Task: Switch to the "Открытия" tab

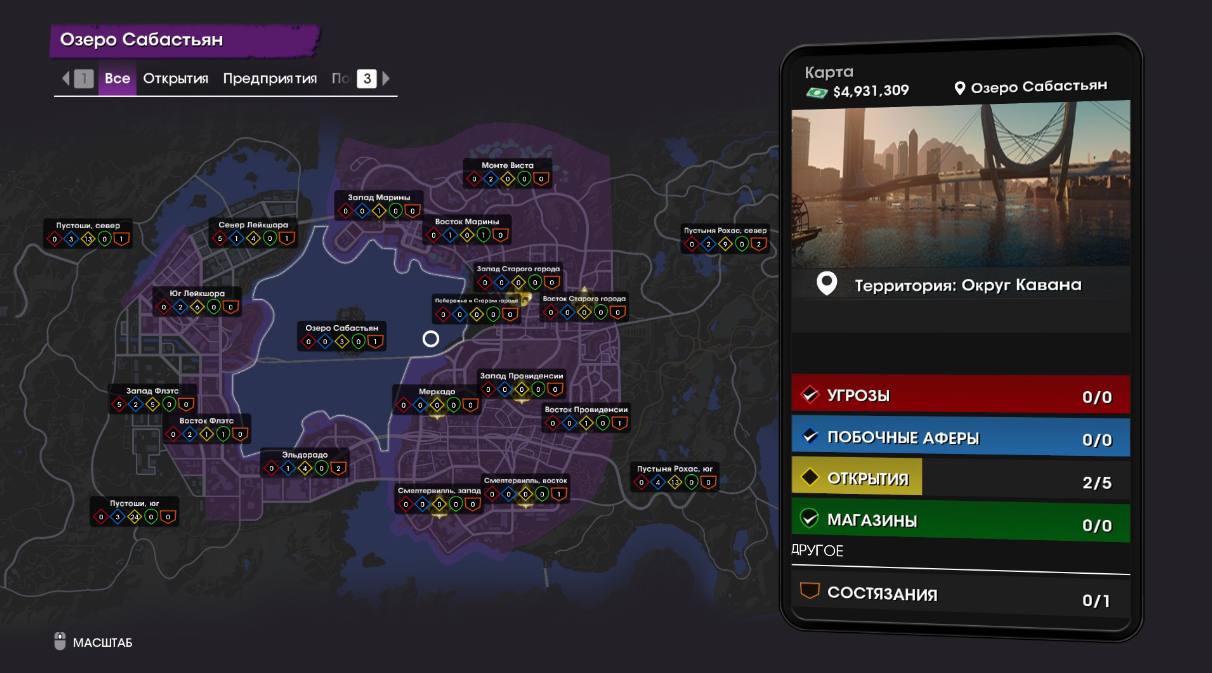Action: 175,78
